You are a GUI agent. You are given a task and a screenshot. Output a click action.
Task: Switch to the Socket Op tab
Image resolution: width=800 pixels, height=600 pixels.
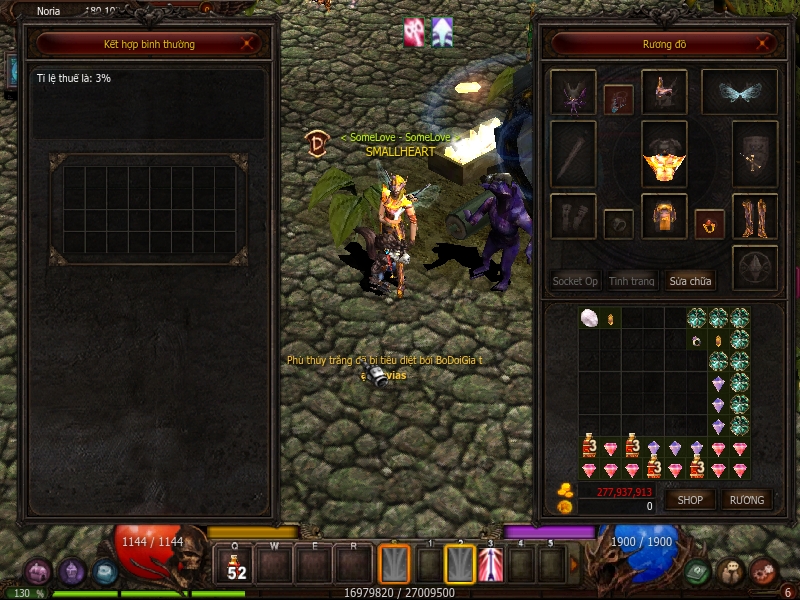pos(575,281)
